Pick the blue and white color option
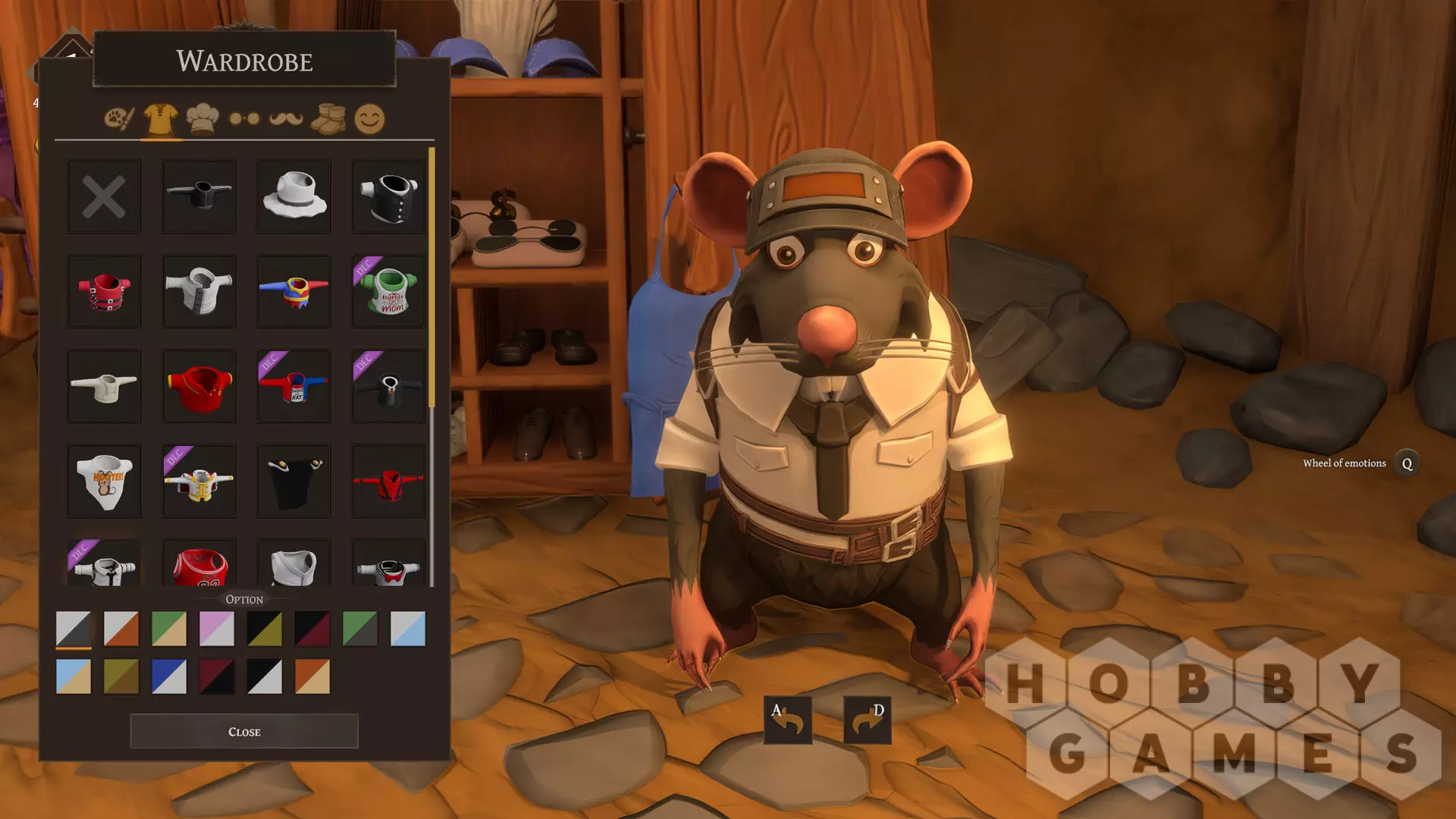This screenshot has height=819, width=1456. click(168, 676)
